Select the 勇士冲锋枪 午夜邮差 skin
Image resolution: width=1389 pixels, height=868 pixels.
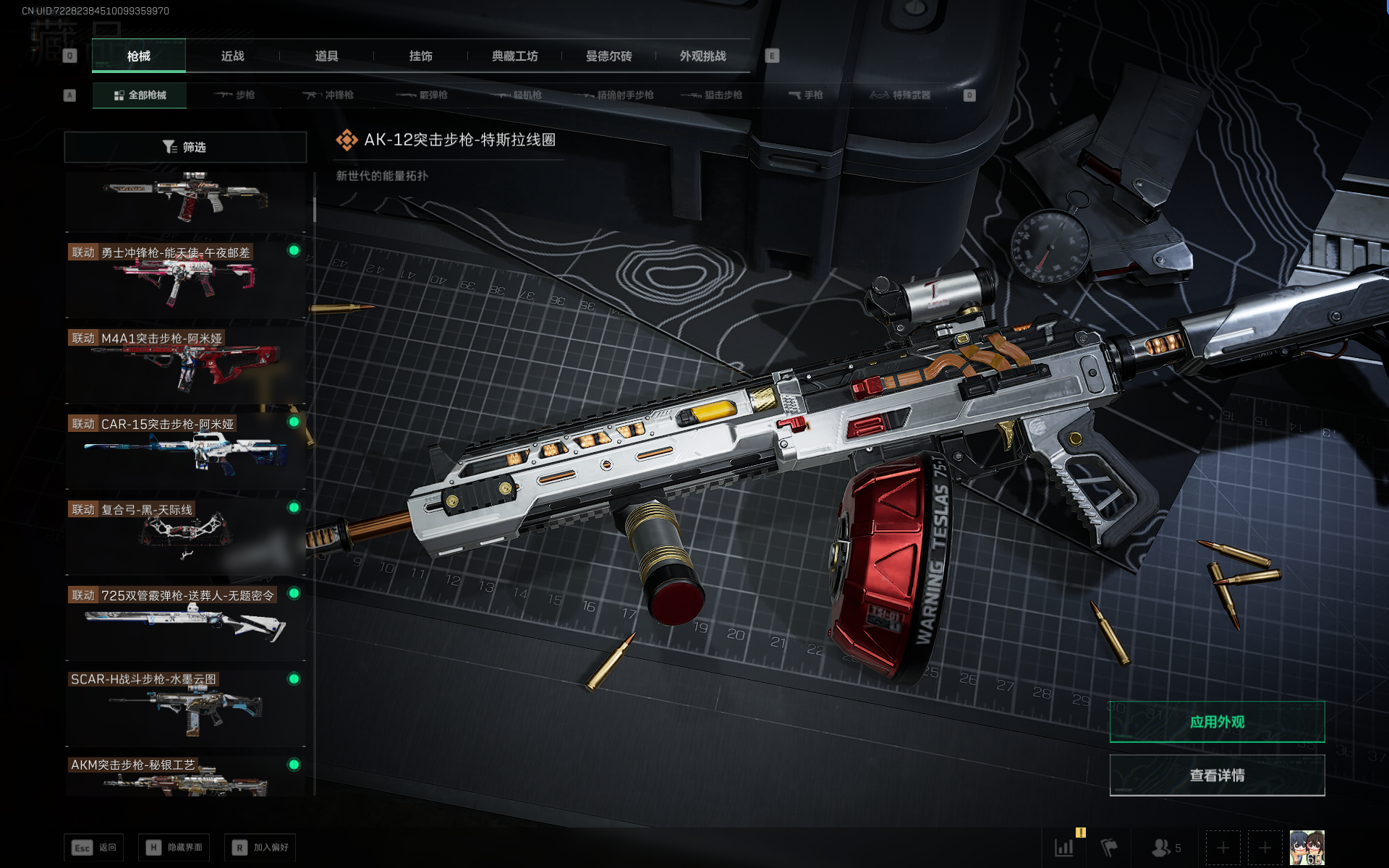[185, 280]
